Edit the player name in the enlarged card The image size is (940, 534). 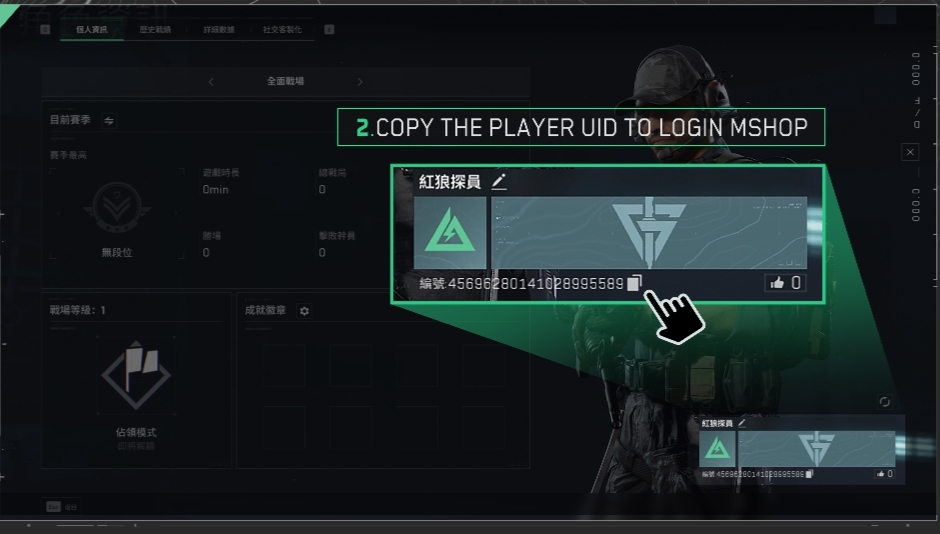tap(499, 182)
